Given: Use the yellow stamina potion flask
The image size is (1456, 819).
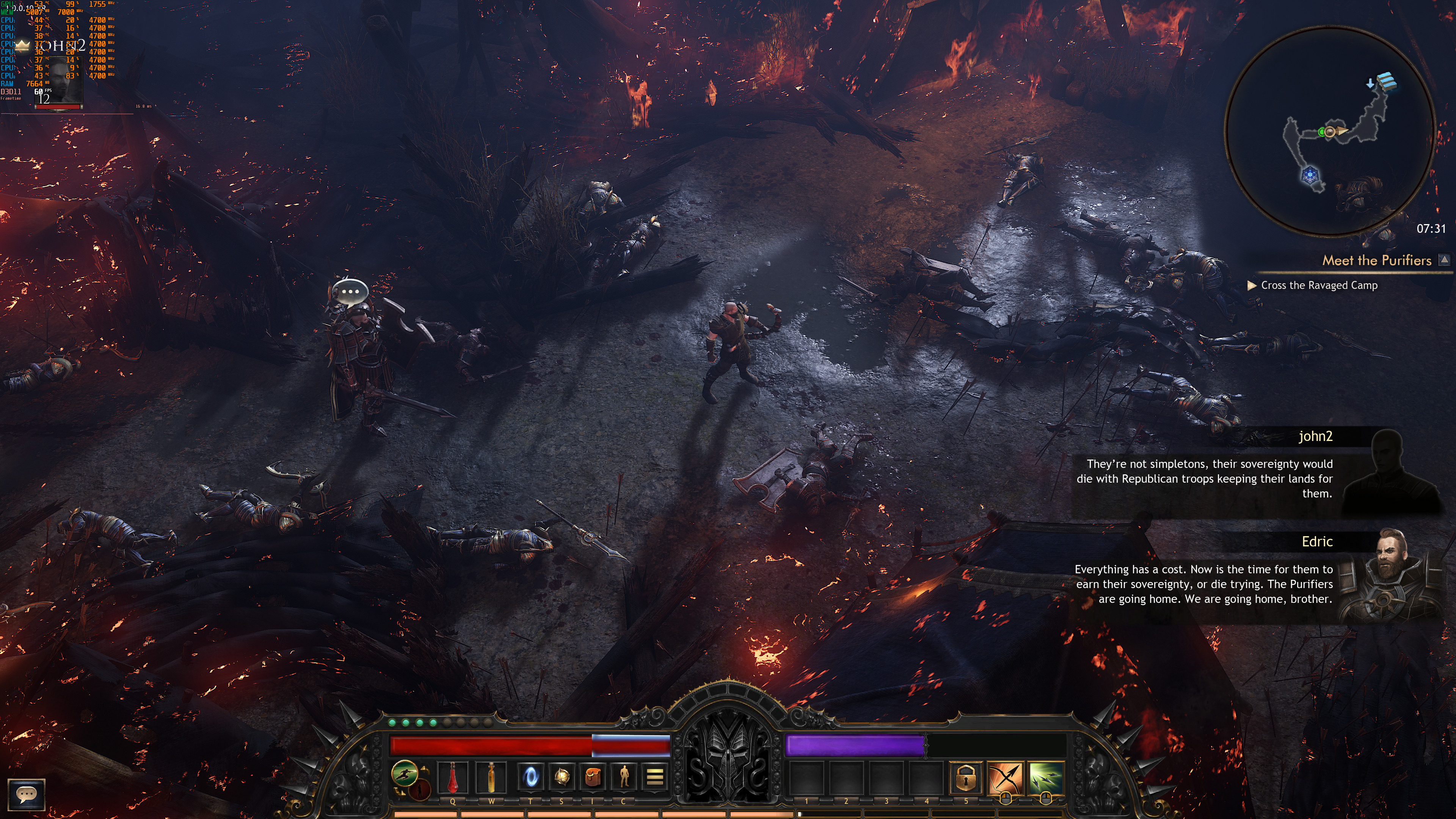Looking at the screenshot, I should tap(491, 777).
